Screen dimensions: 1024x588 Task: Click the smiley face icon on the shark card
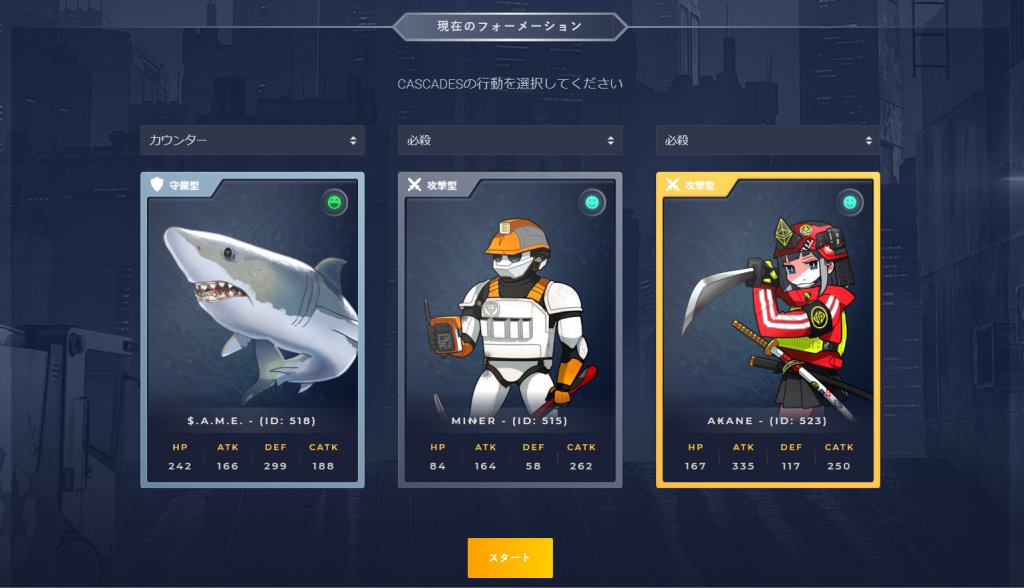point(335,203)
